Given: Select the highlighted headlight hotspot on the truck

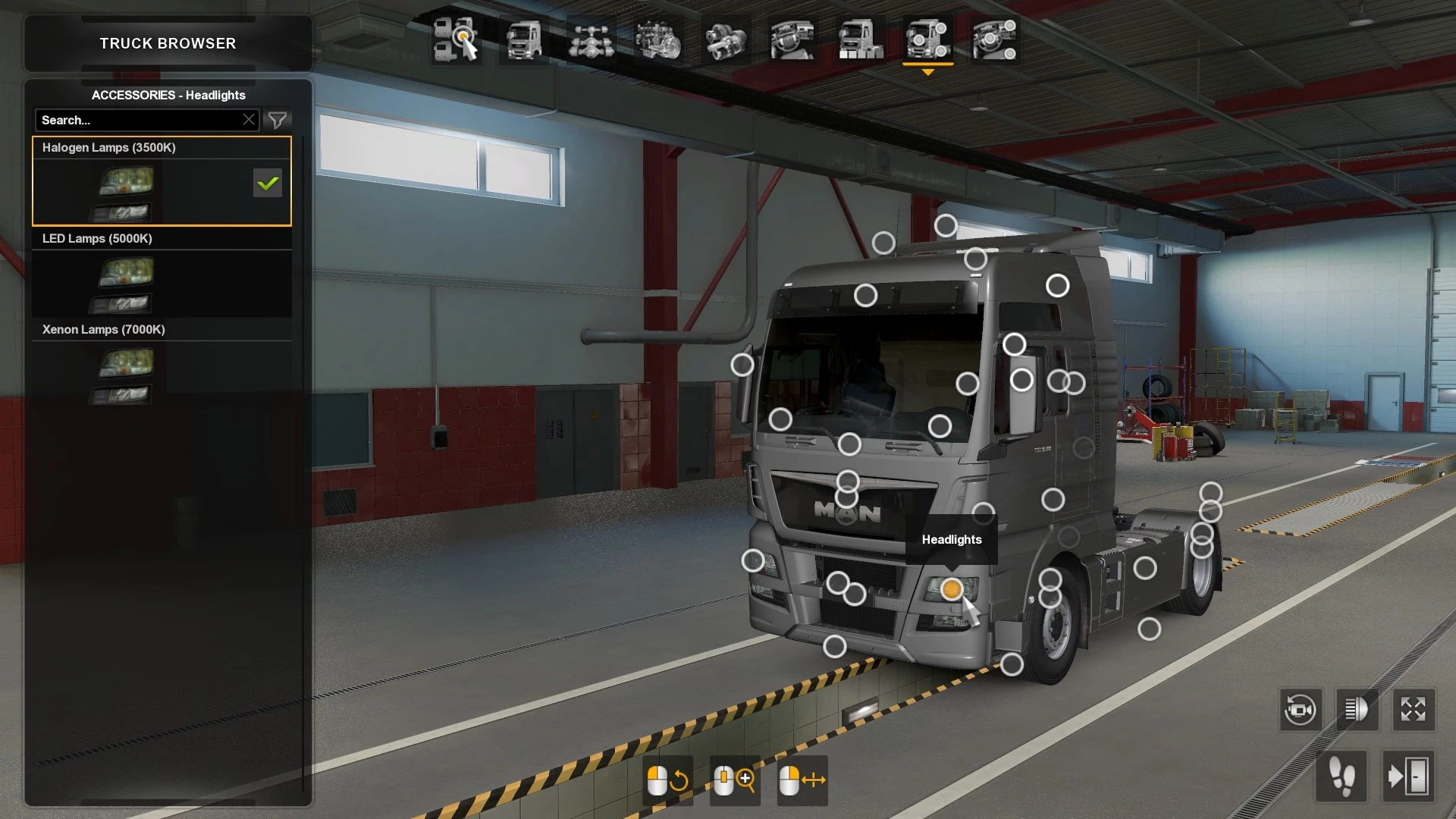Looking at the screenshot, I should pos(951,589).
